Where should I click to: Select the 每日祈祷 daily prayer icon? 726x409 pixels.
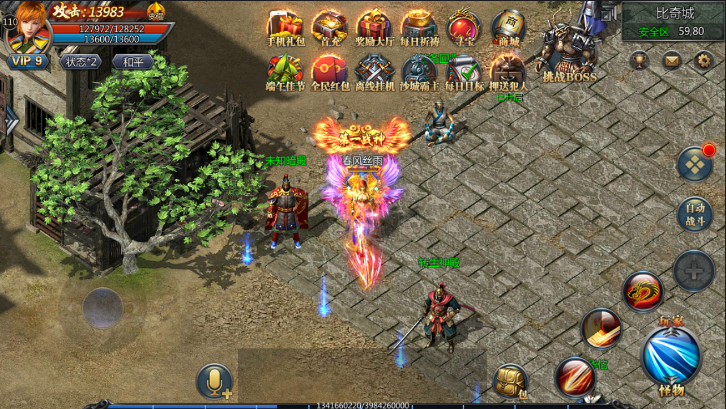[418, 27]
